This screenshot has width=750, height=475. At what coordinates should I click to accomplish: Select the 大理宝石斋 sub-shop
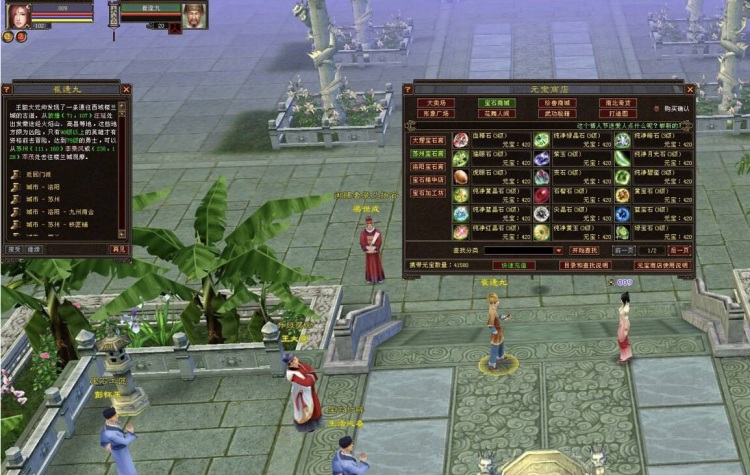coord(427,140)
